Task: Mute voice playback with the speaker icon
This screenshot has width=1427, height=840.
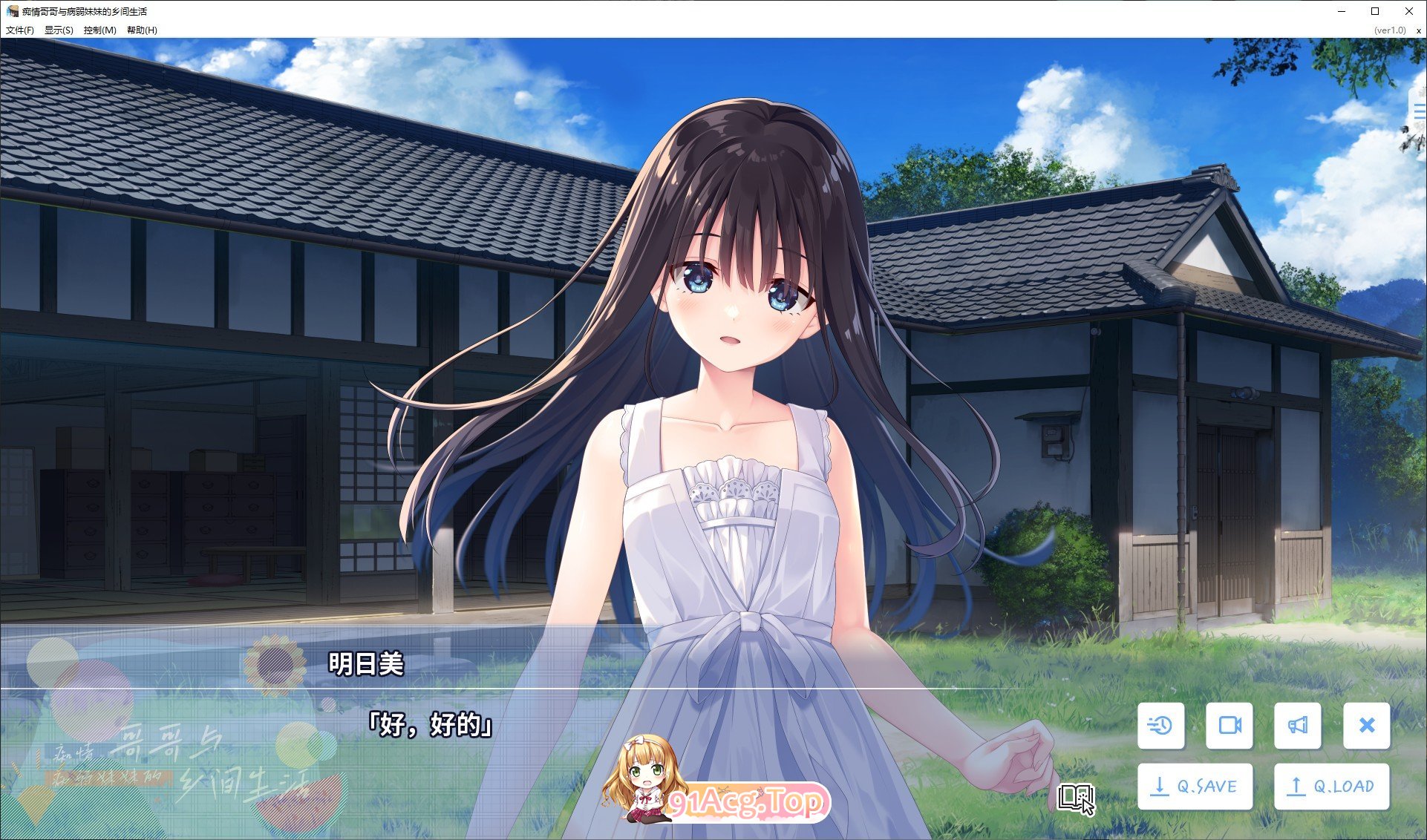Action: click(1299, 726)
